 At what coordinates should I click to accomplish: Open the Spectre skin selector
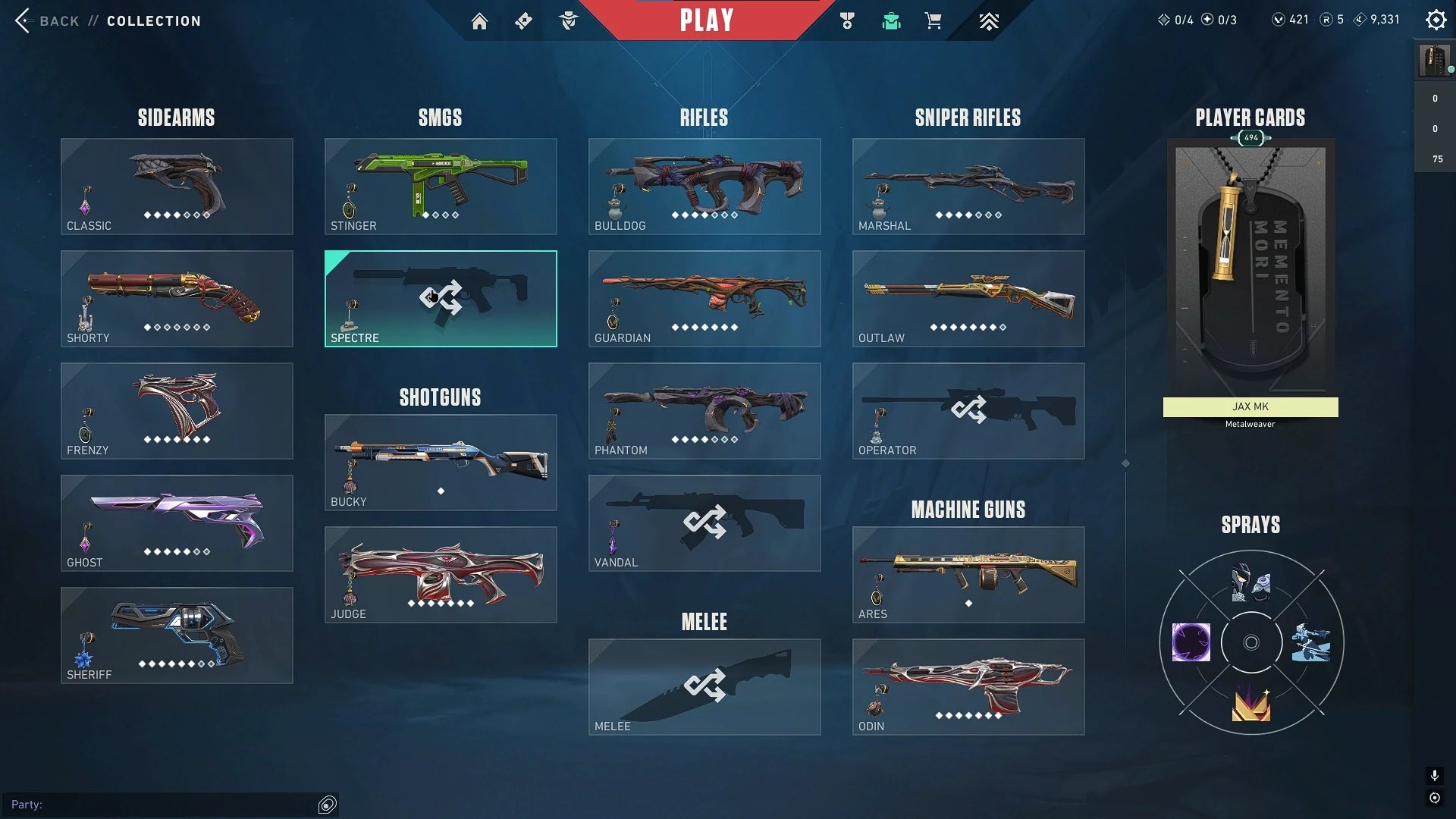441,298
